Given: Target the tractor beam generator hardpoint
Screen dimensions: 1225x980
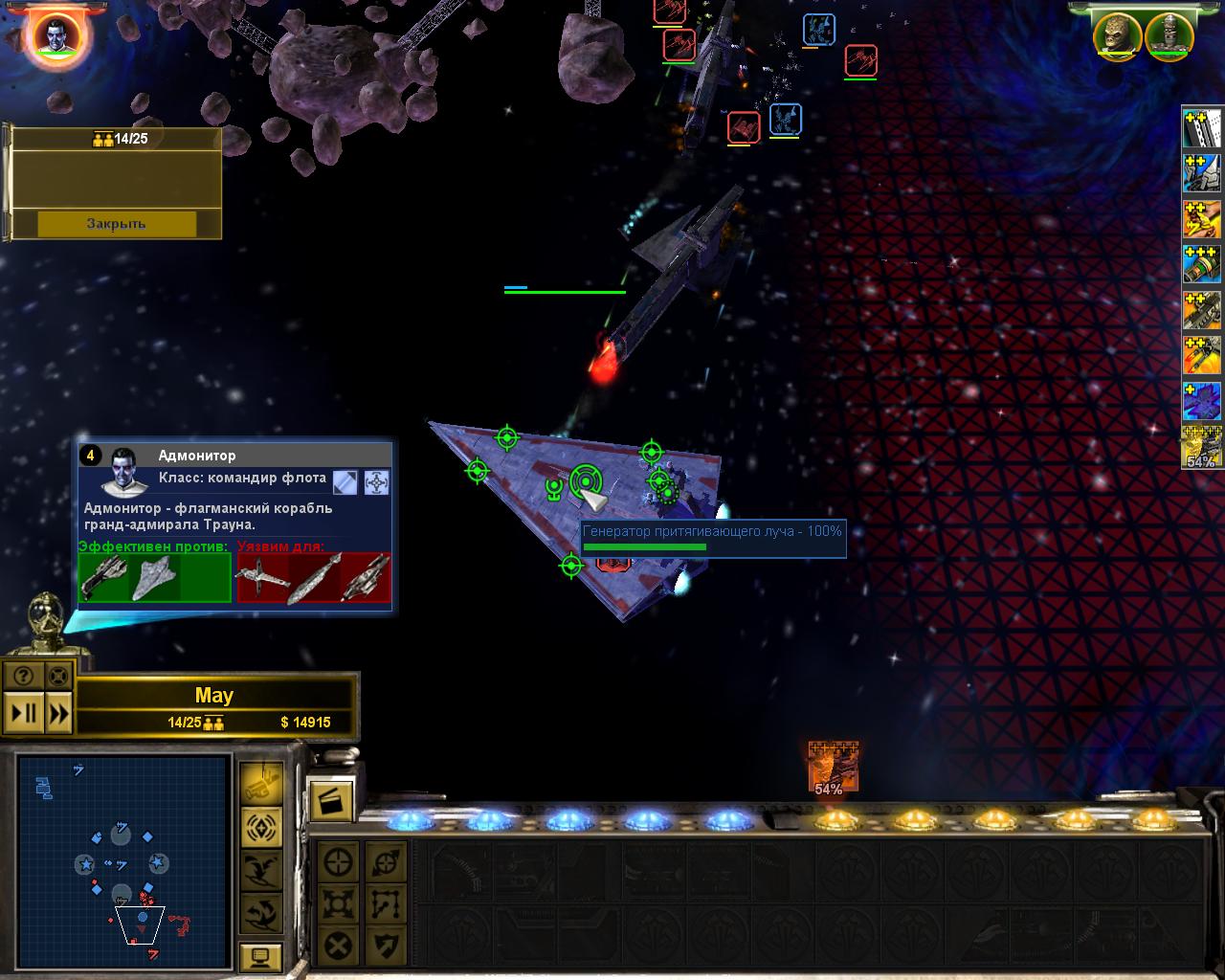Looking at the screenshot, I should [x=585, y=480].
